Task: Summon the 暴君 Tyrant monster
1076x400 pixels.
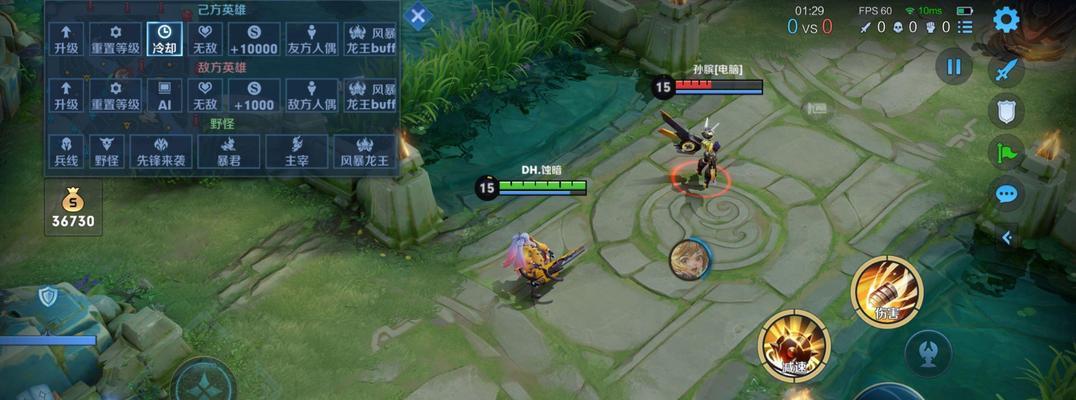Action: click(x=227, y=151)
